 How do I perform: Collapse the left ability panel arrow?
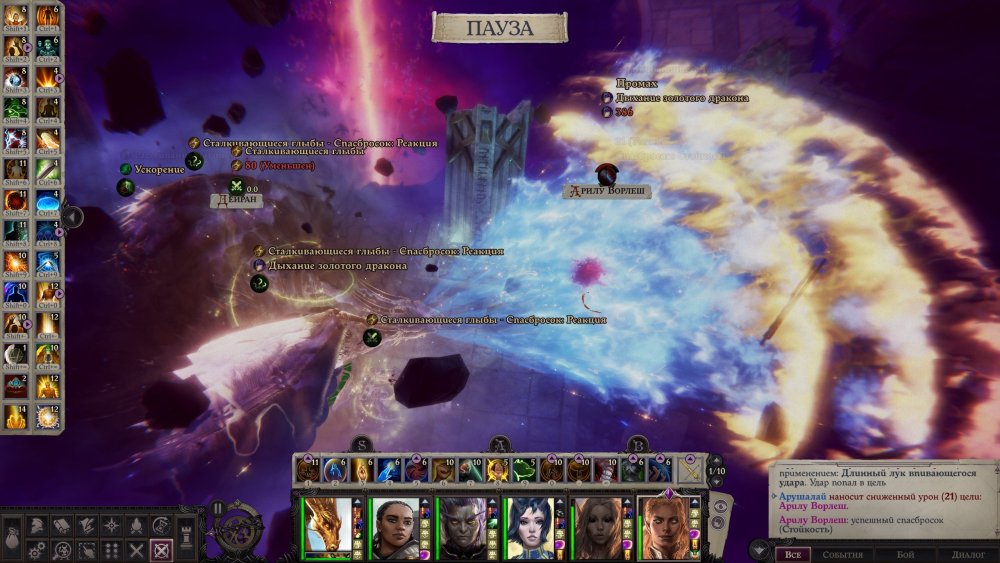tap(72, 215)
